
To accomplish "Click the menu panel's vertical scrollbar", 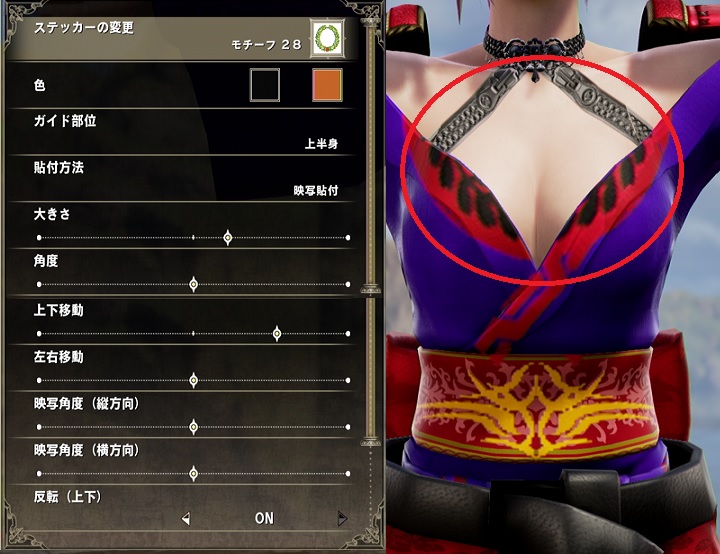I will 372,240.
